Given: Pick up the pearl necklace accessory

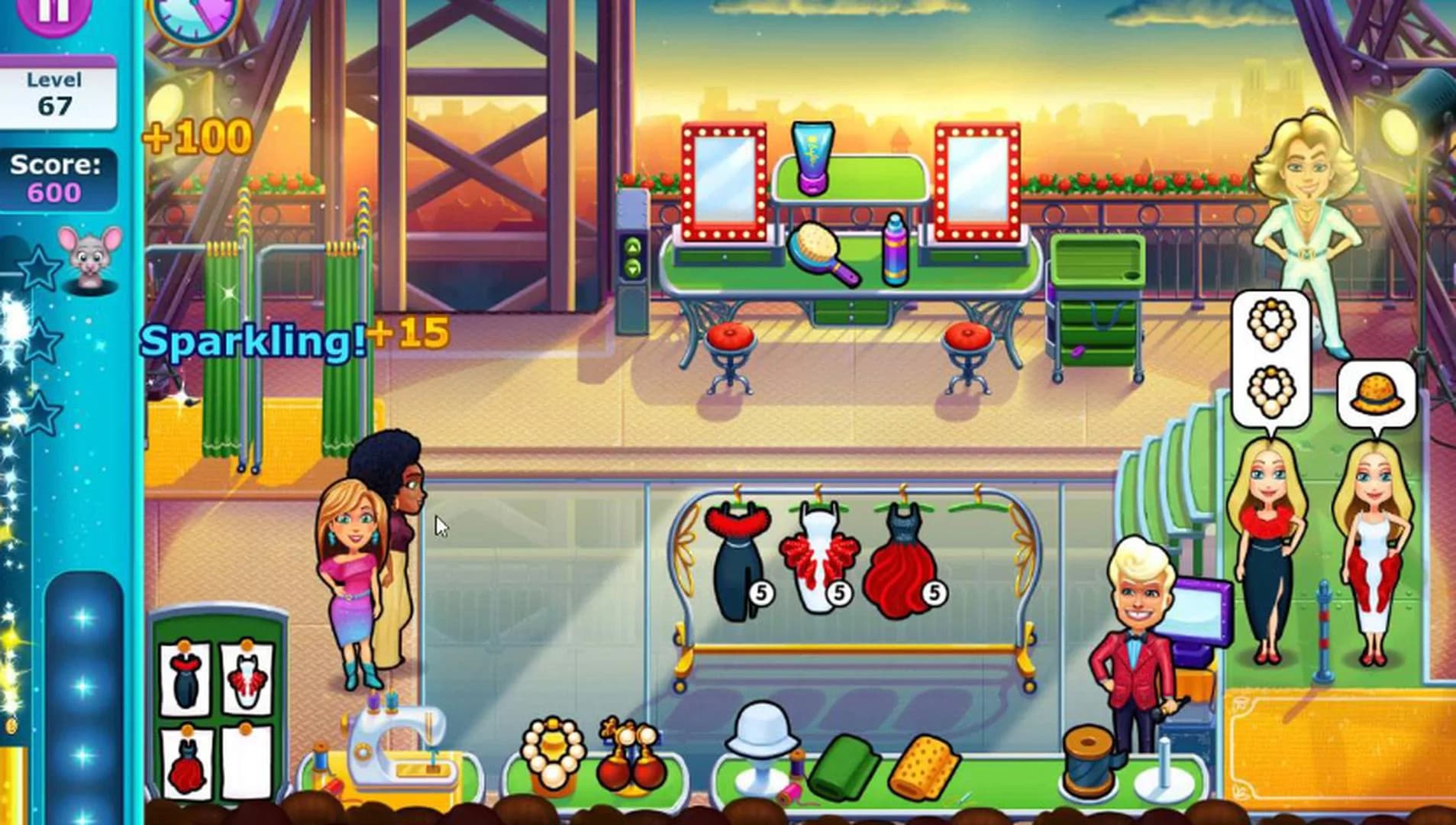Looking at the screenshot, I should pos(555,752).
